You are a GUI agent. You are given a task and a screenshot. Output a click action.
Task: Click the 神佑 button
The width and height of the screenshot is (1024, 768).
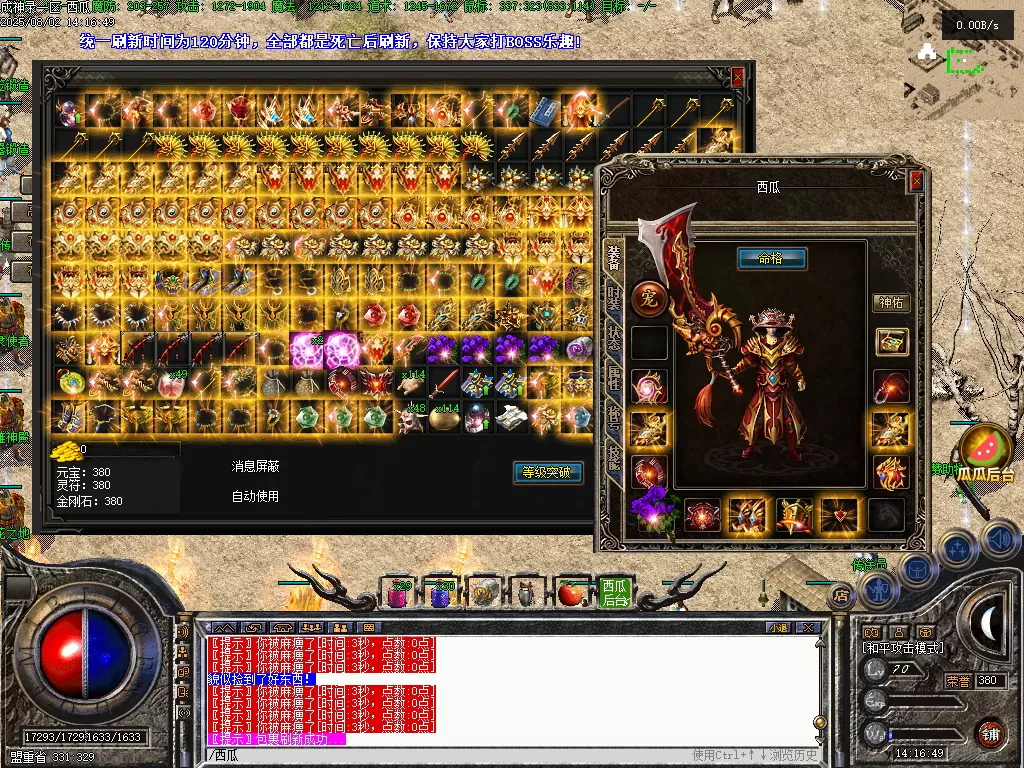890,303
